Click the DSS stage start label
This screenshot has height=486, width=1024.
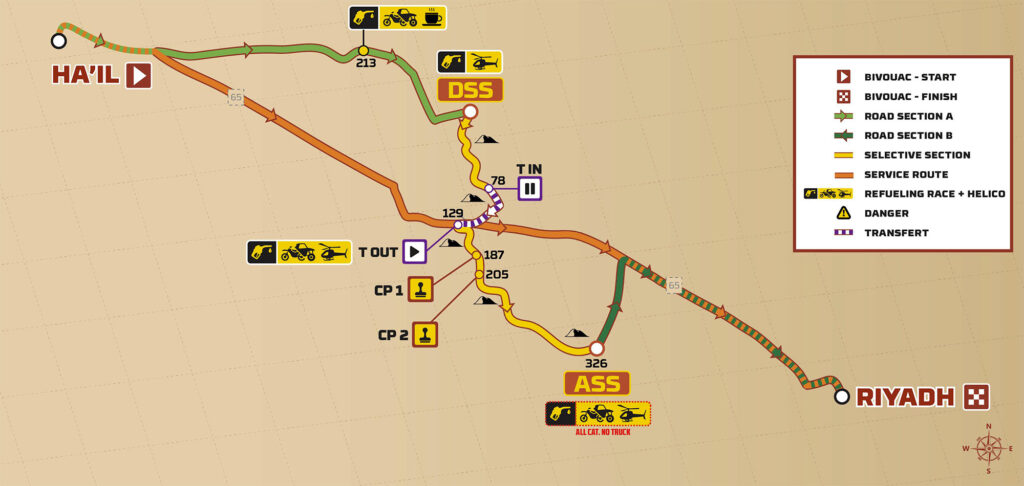[470, 90]
